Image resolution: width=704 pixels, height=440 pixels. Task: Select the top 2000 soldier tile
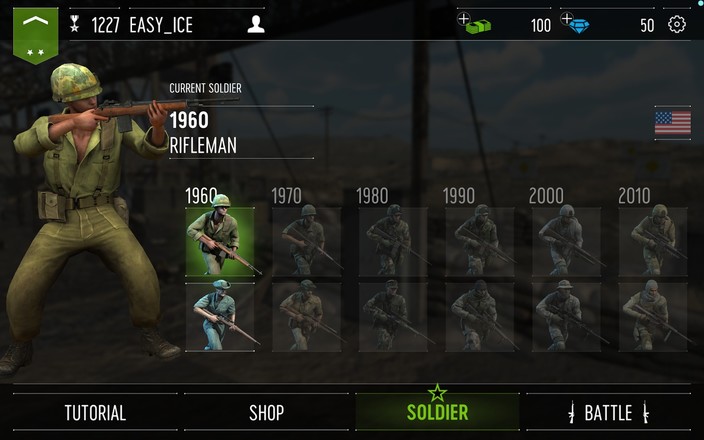coord(566,241)
